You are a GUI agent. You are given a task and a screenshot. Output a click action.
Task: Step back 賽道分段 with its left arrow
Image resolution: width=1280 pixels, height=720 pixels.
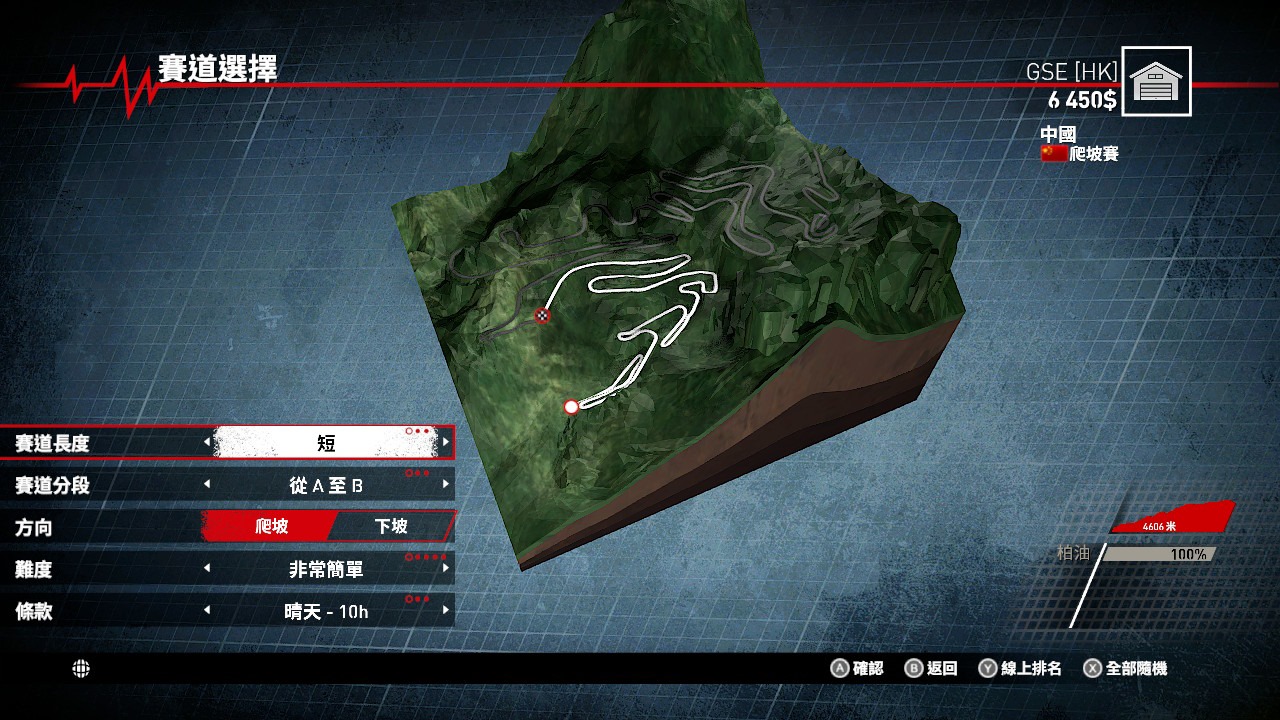[208, 485]
